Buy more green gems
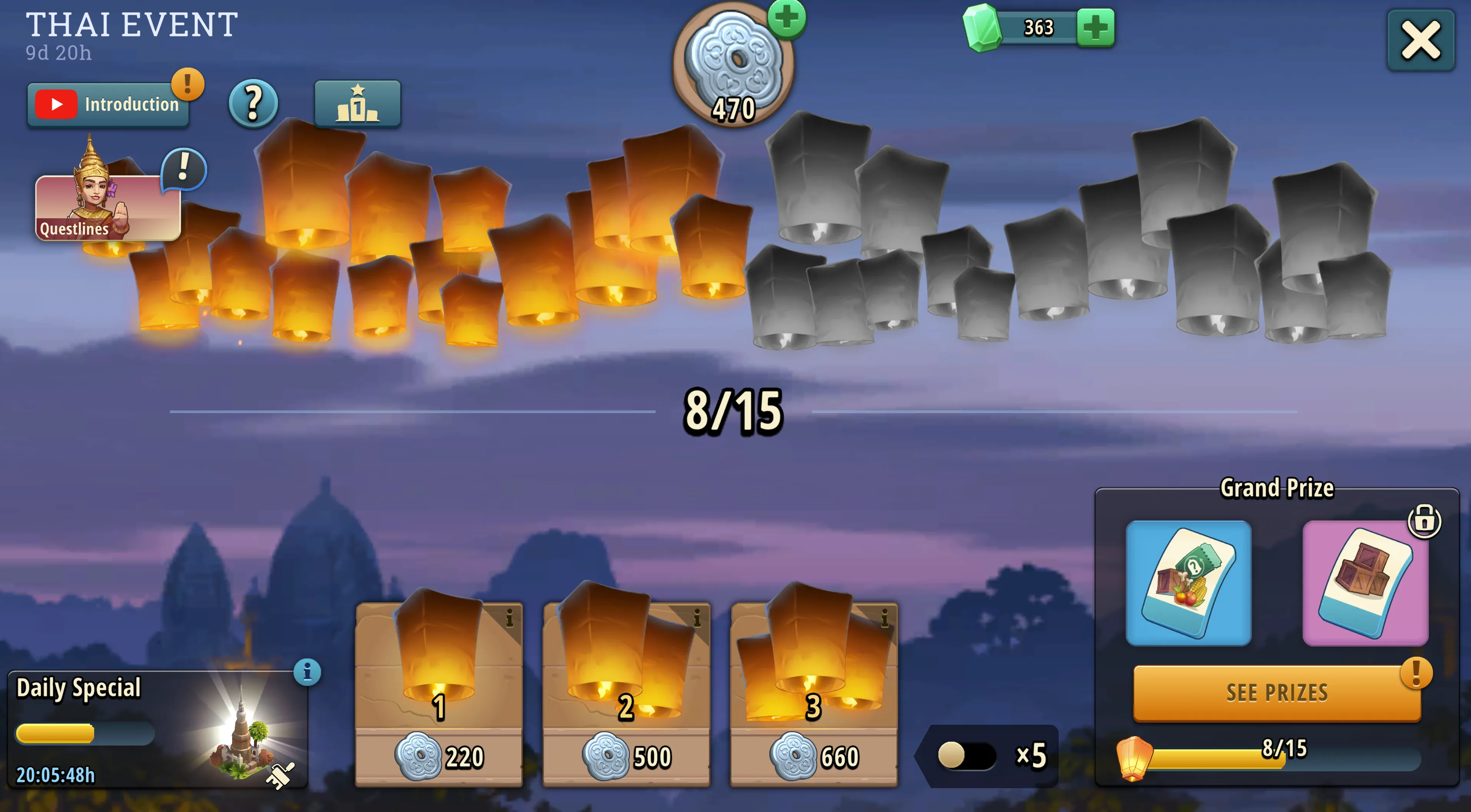This screenshot has height=812, width=1471. [x=1095, y=27]
